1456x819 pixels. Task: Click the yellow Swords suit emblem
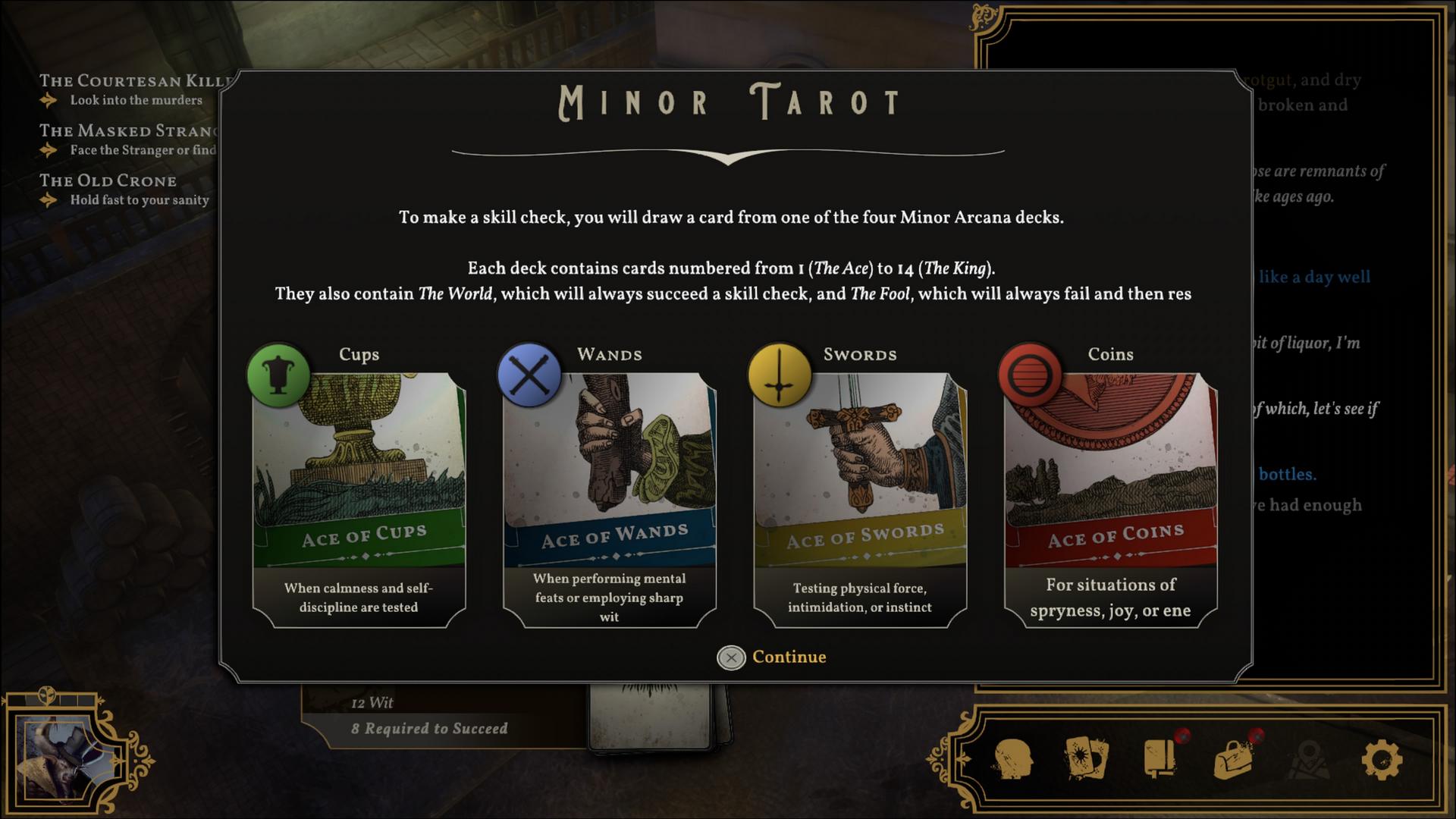click(x=780, y=375)
